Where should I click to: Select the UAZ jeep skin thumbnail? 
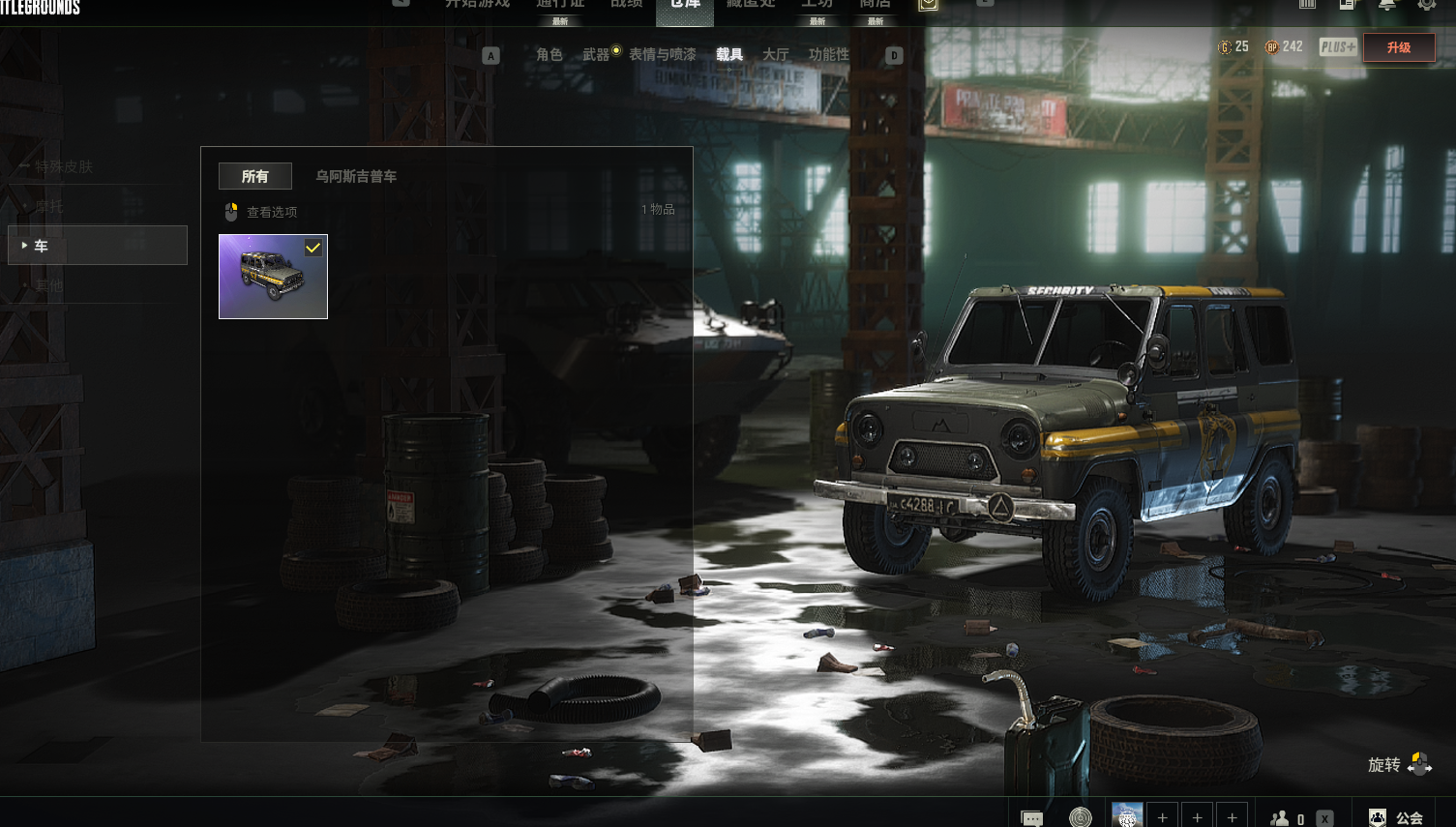[x=273, y=277]
